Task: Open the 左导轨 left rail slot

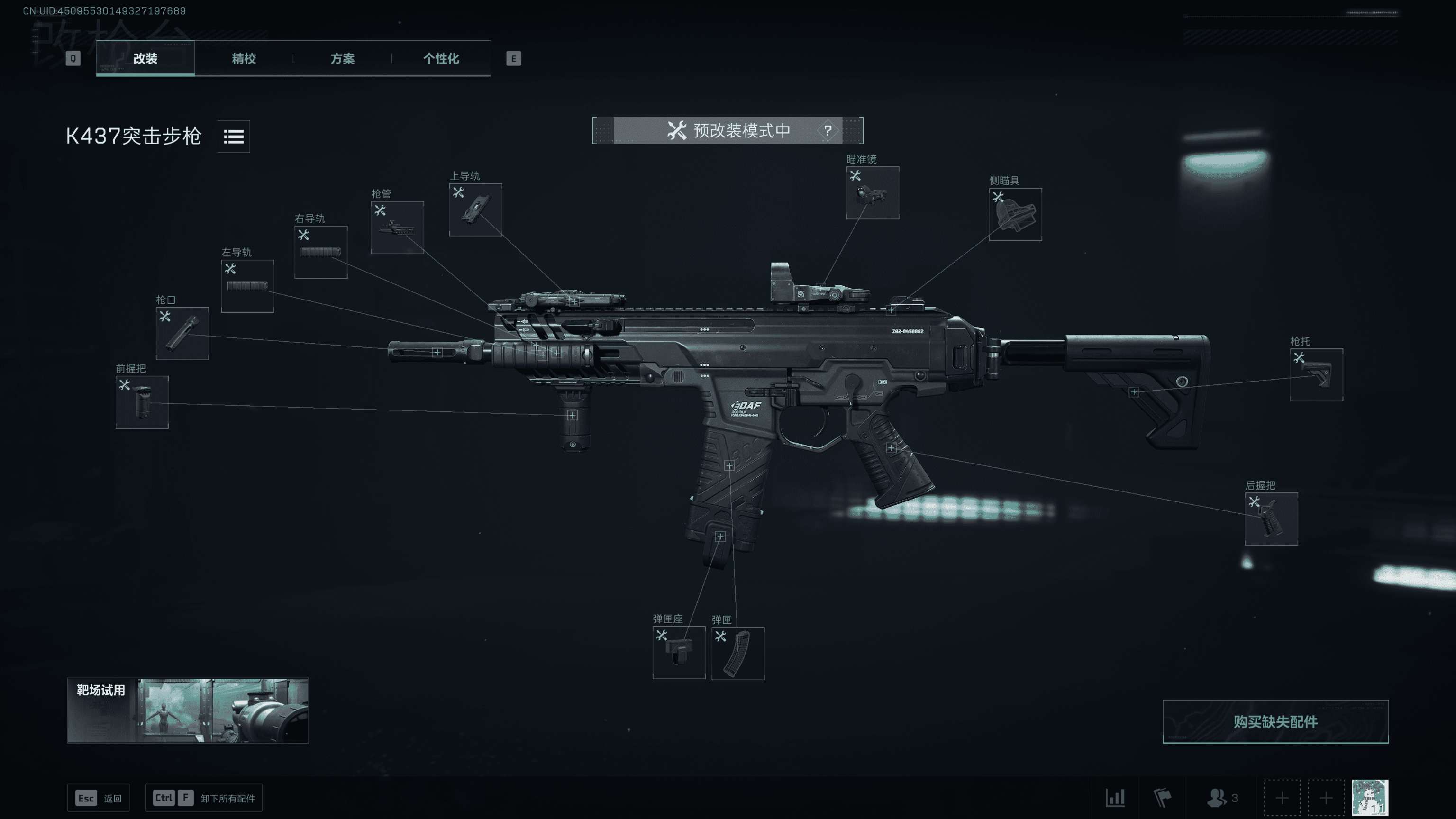Action: tap(247, 286)
